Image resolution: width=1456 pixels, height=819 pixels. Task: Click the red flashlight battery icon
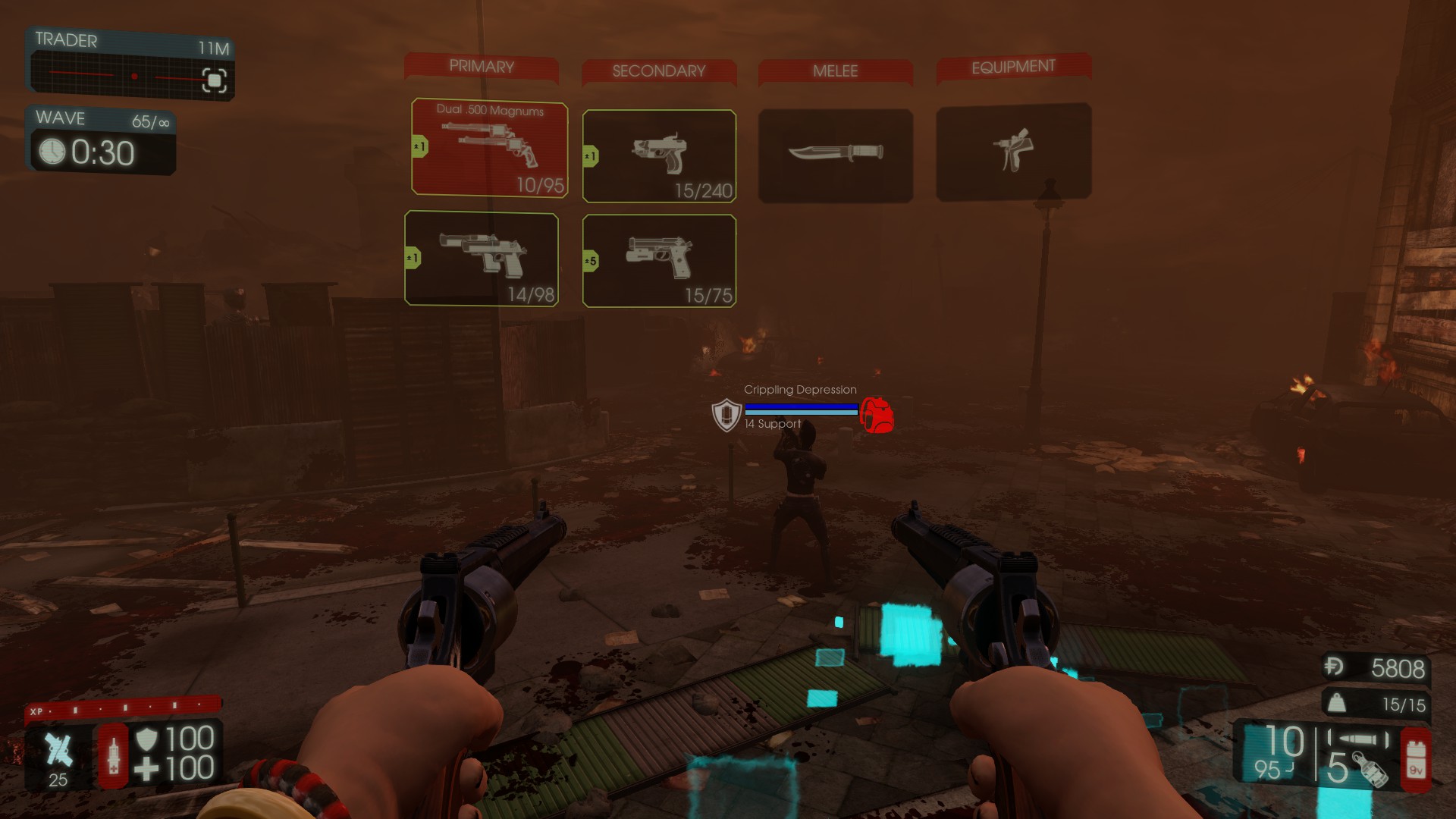click(x=1415, y=759)
